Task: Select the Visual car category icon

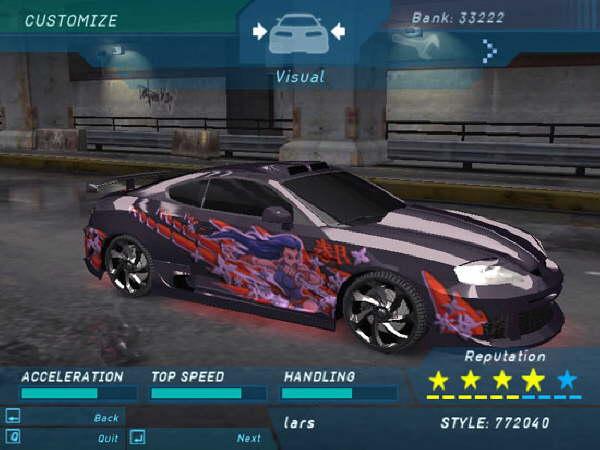Action: click(298, 34)
